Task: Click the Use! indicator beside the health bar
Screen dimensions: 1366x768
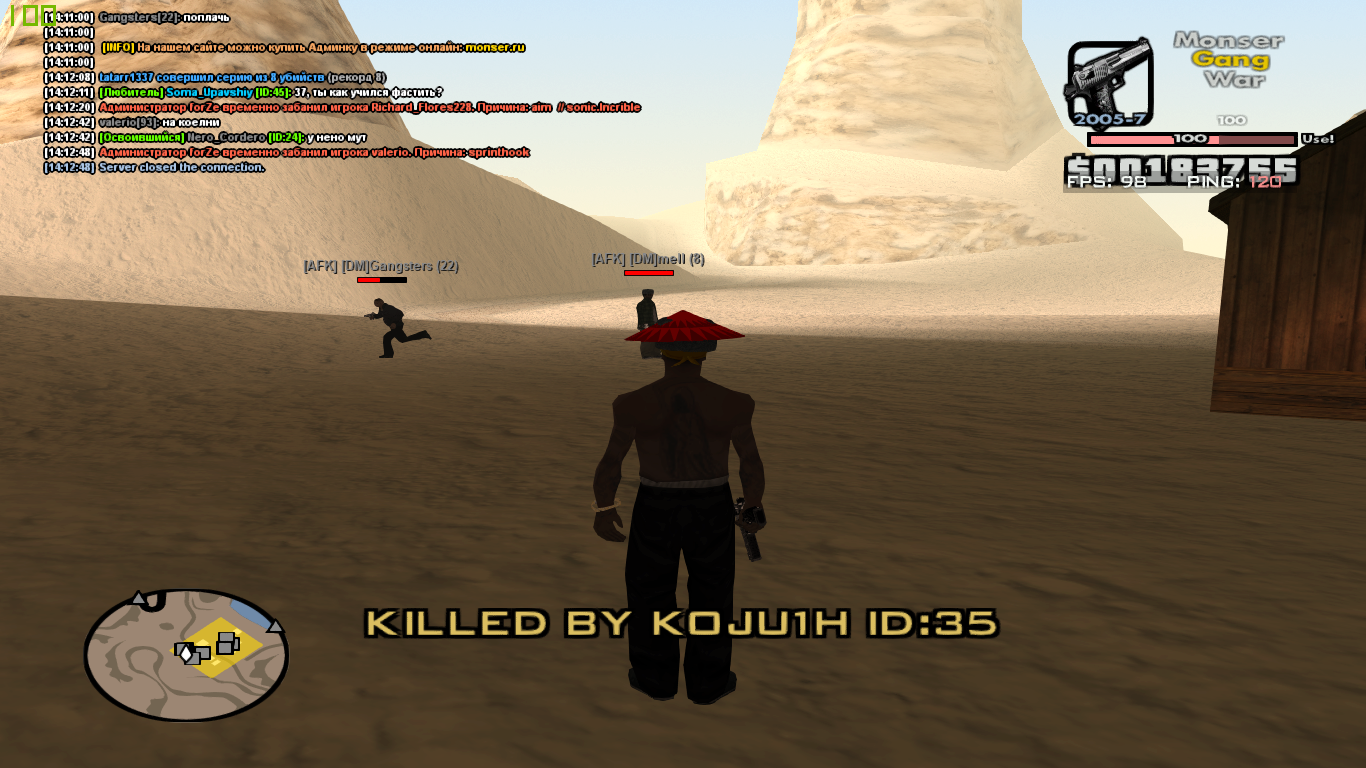Action: click(1318, 139)
